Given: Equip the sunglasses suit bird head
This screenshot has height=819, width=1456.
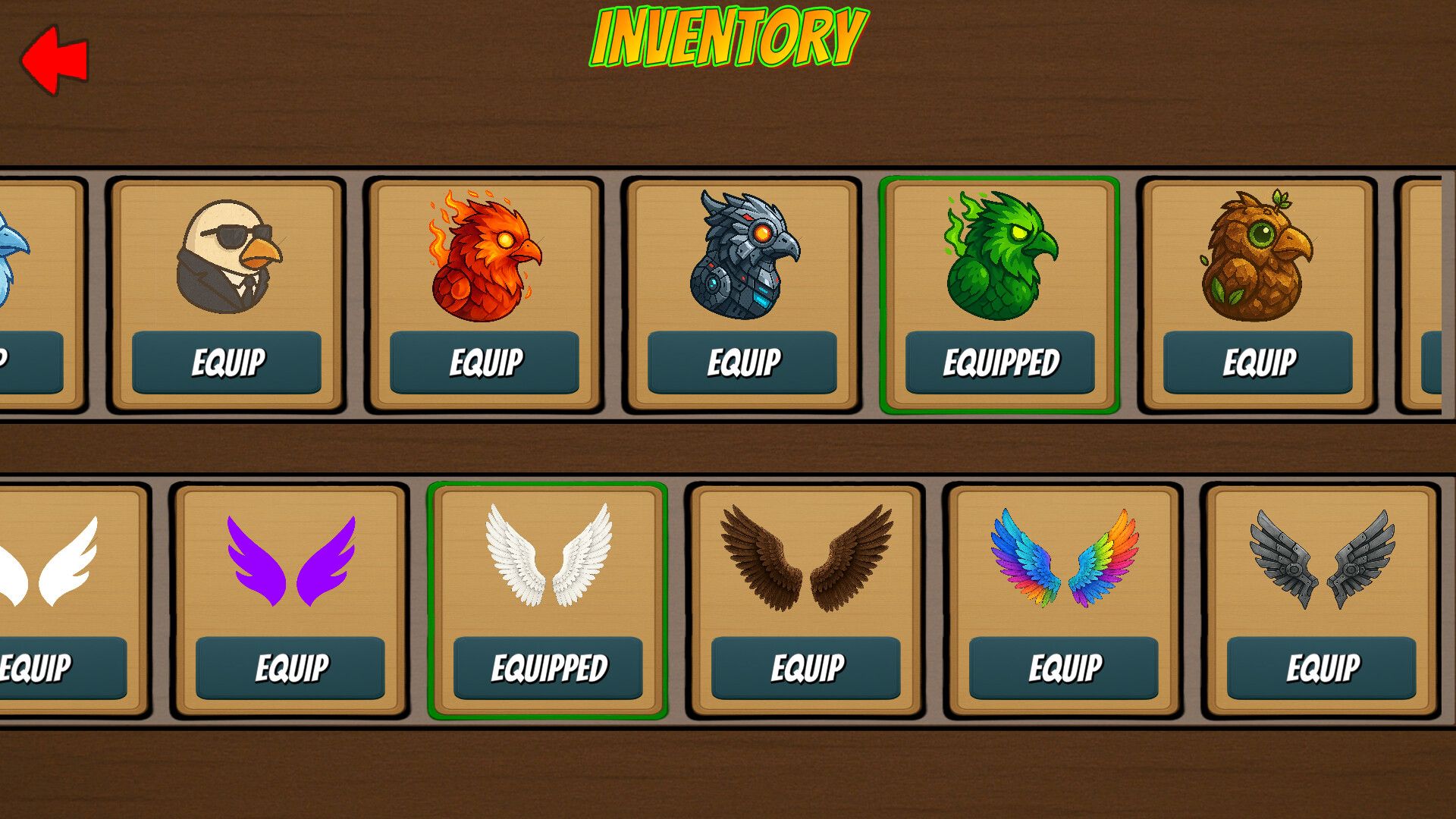Looking at the screenshot, I should [227, 362].
